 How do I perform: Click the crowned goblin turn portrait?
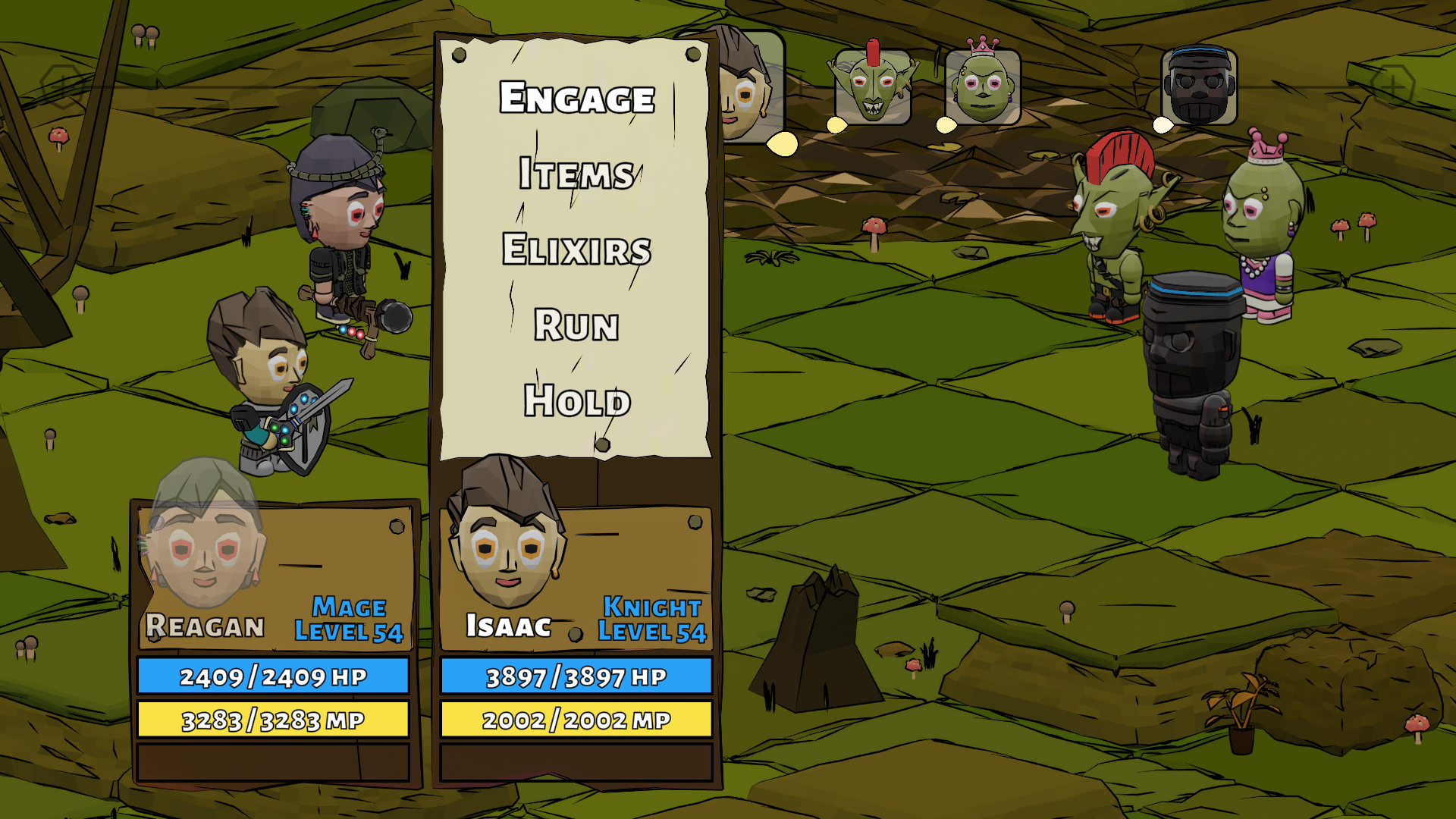pos(983,86)
